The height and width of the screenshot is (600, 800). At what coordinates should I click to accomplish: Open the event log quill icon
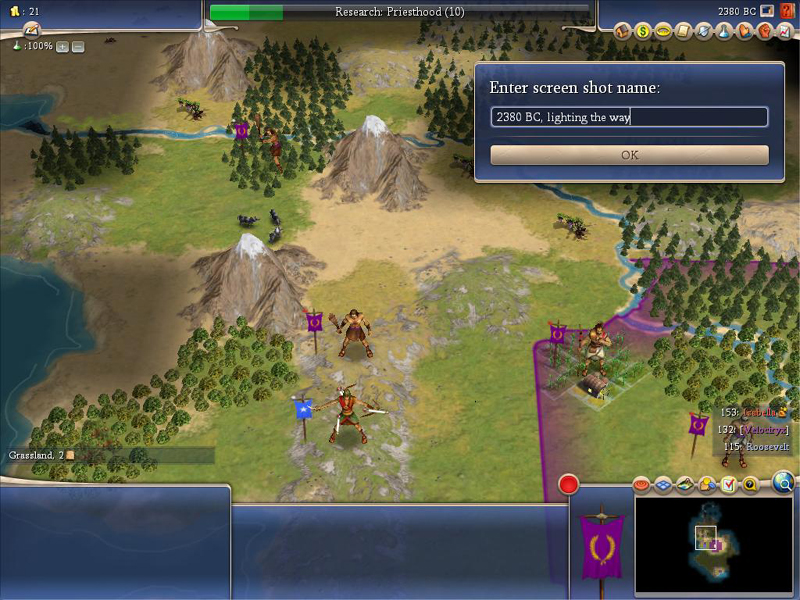pyautogui.click(x=31, y=29)
